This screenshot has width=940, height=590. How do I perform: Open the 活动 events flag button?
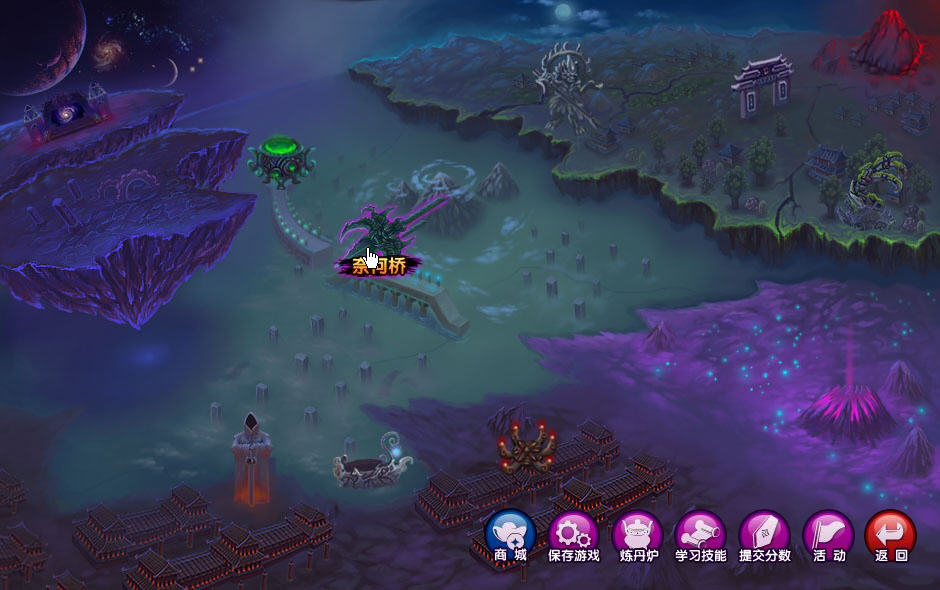pyautogui.click(x=829, y=534)
